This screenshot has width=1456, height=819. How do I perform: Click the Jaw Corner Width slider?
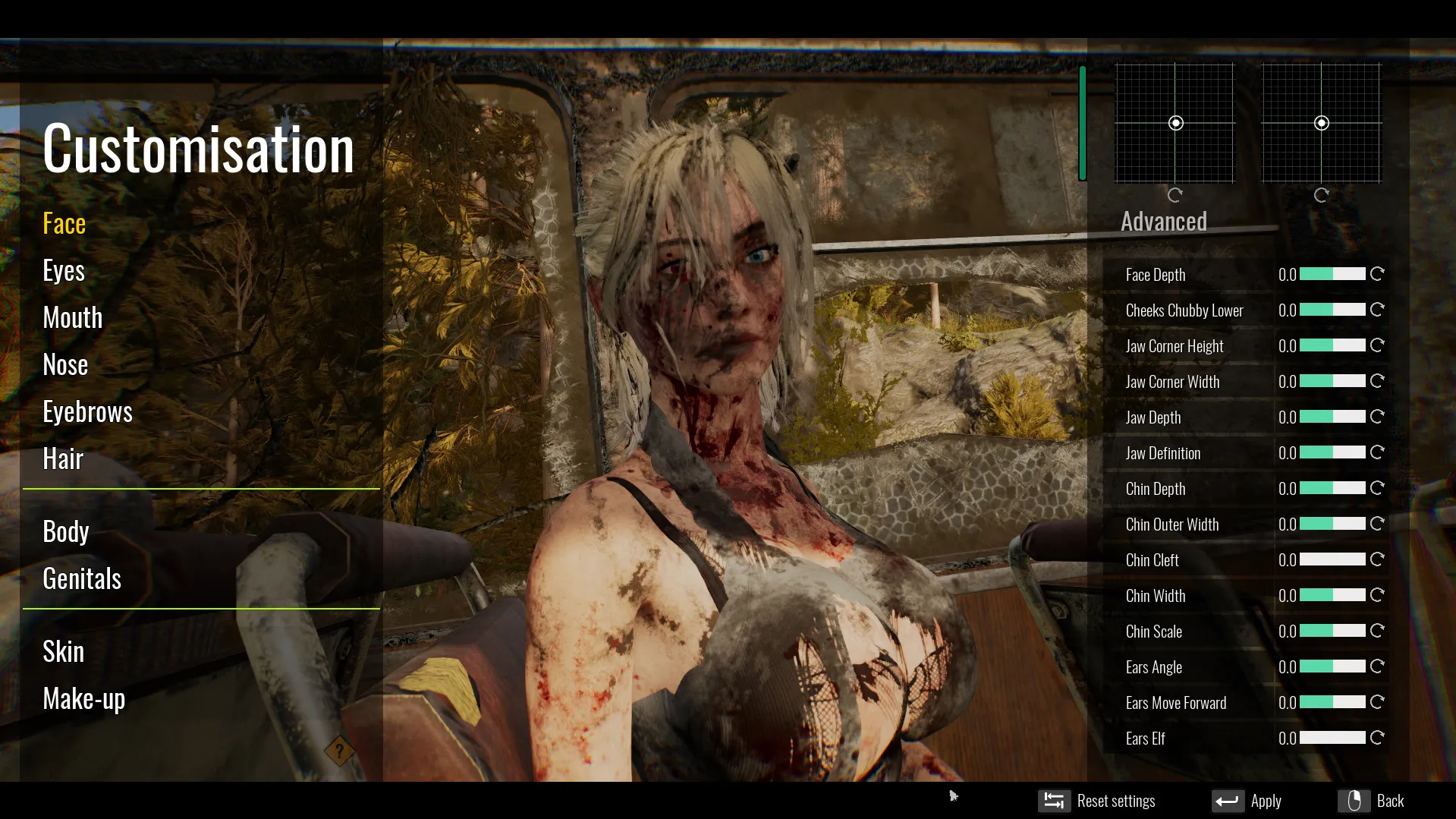click(1332, 381)
